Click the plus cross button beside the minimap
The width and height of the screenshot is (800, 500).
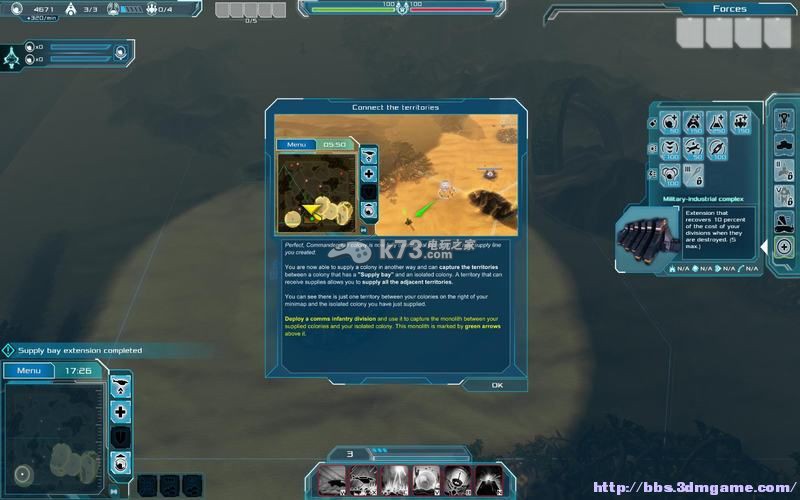tap(121, 411)
